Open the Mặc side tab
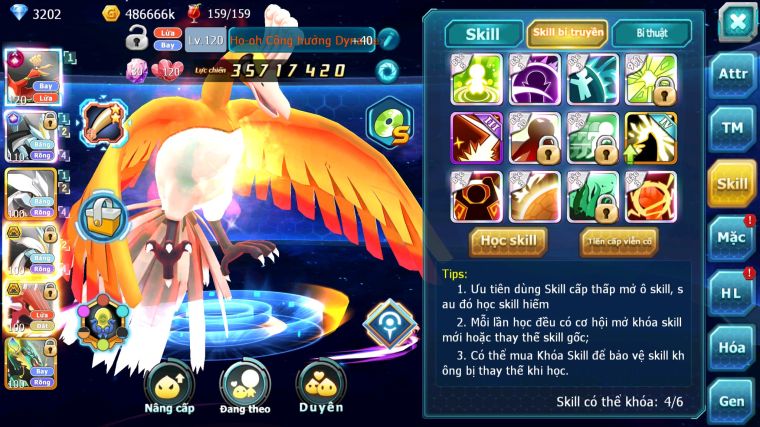 (x=732, y=237)
